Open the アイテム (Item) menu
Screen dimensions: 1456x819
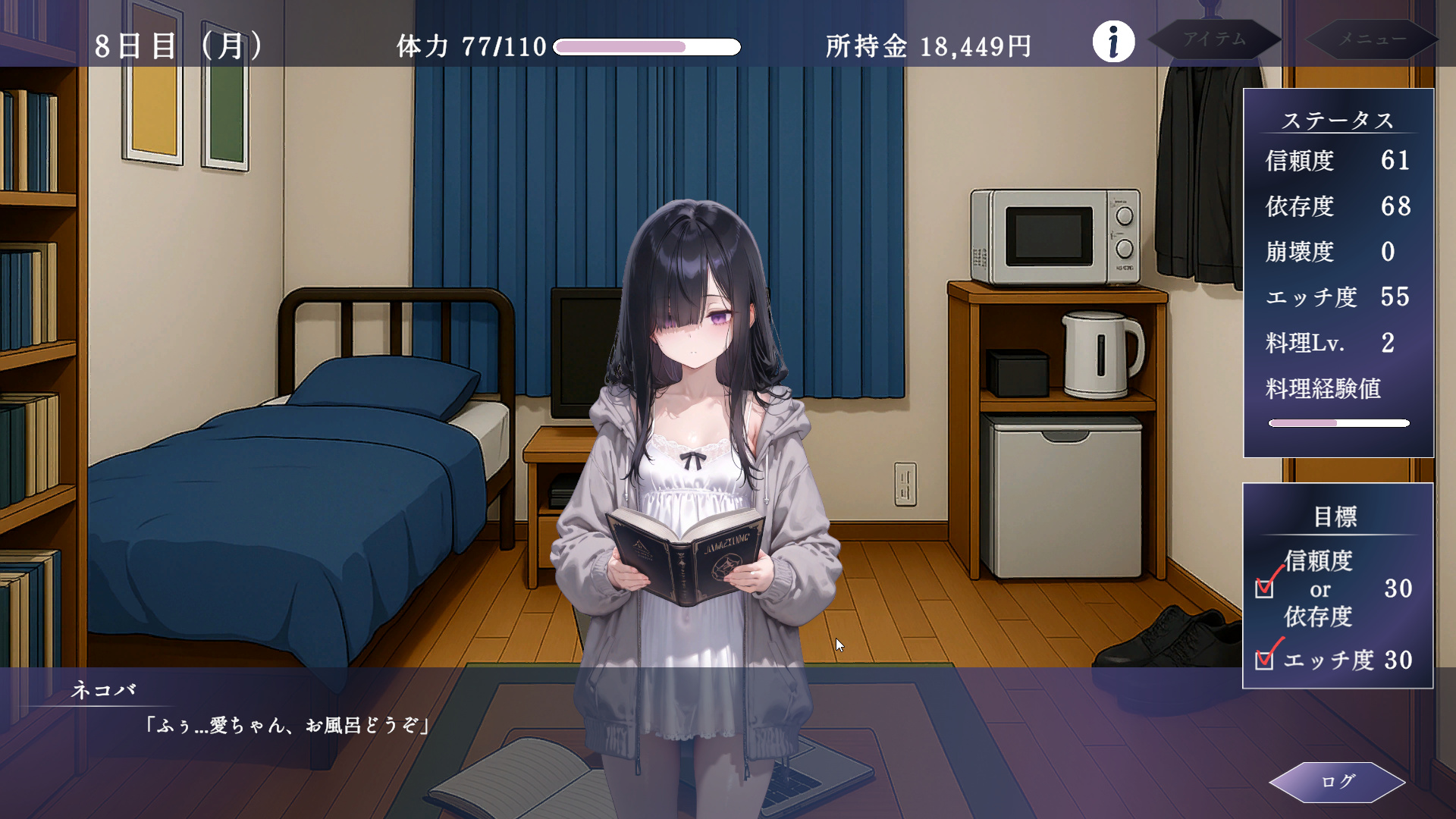(x=1215, y=39)
